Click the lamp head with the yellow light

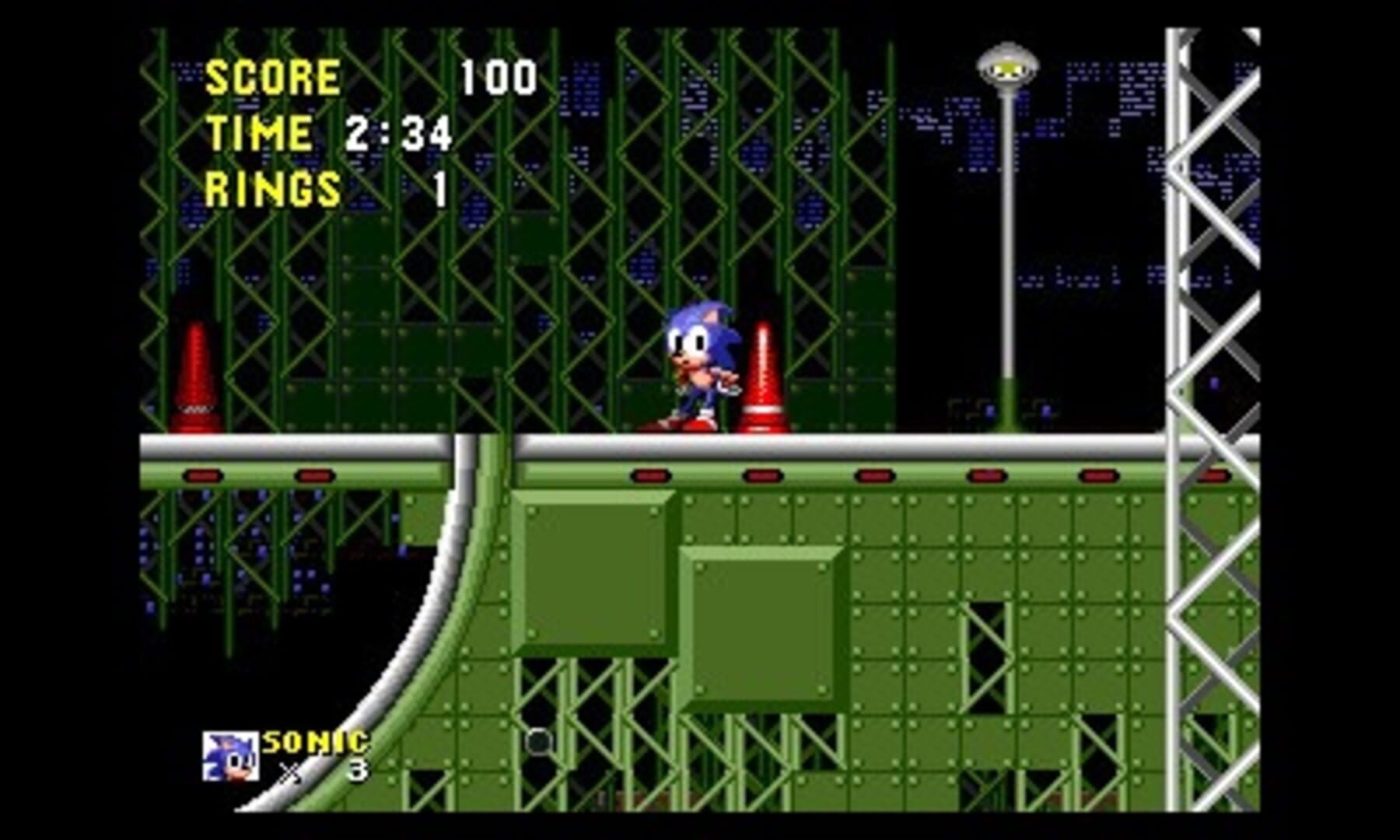click(x=1007, y=70)
